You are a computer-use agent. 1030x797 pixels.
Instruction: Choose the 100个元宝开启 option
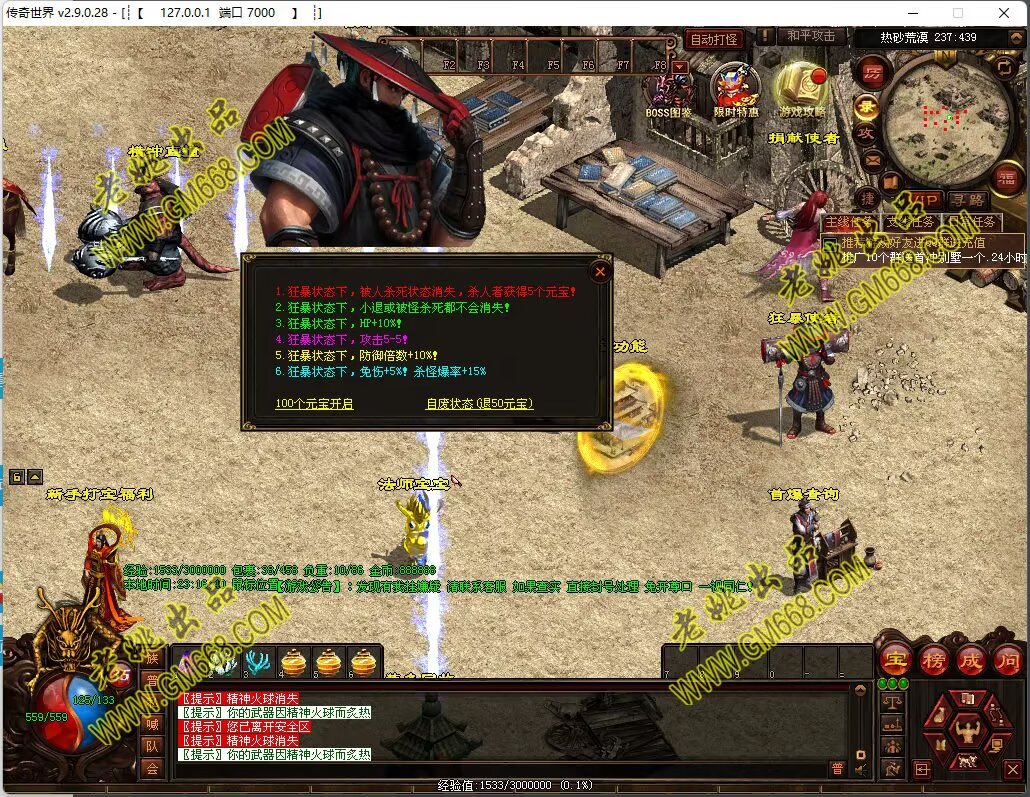click(314, 404)
